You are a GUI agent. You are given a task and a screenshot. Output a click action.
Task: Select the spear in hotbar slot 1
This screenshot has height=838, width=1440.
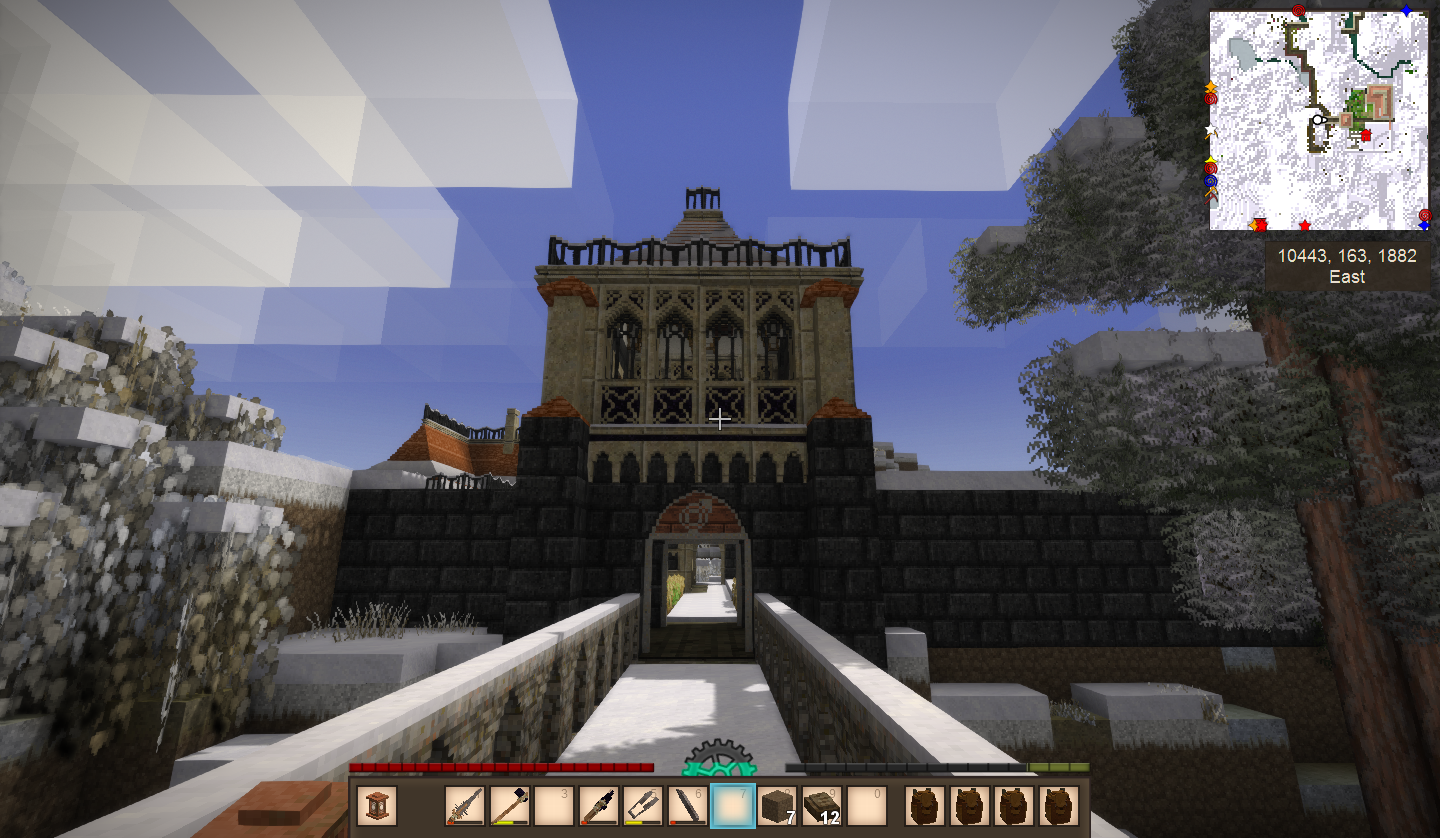(x=465, y=806)
